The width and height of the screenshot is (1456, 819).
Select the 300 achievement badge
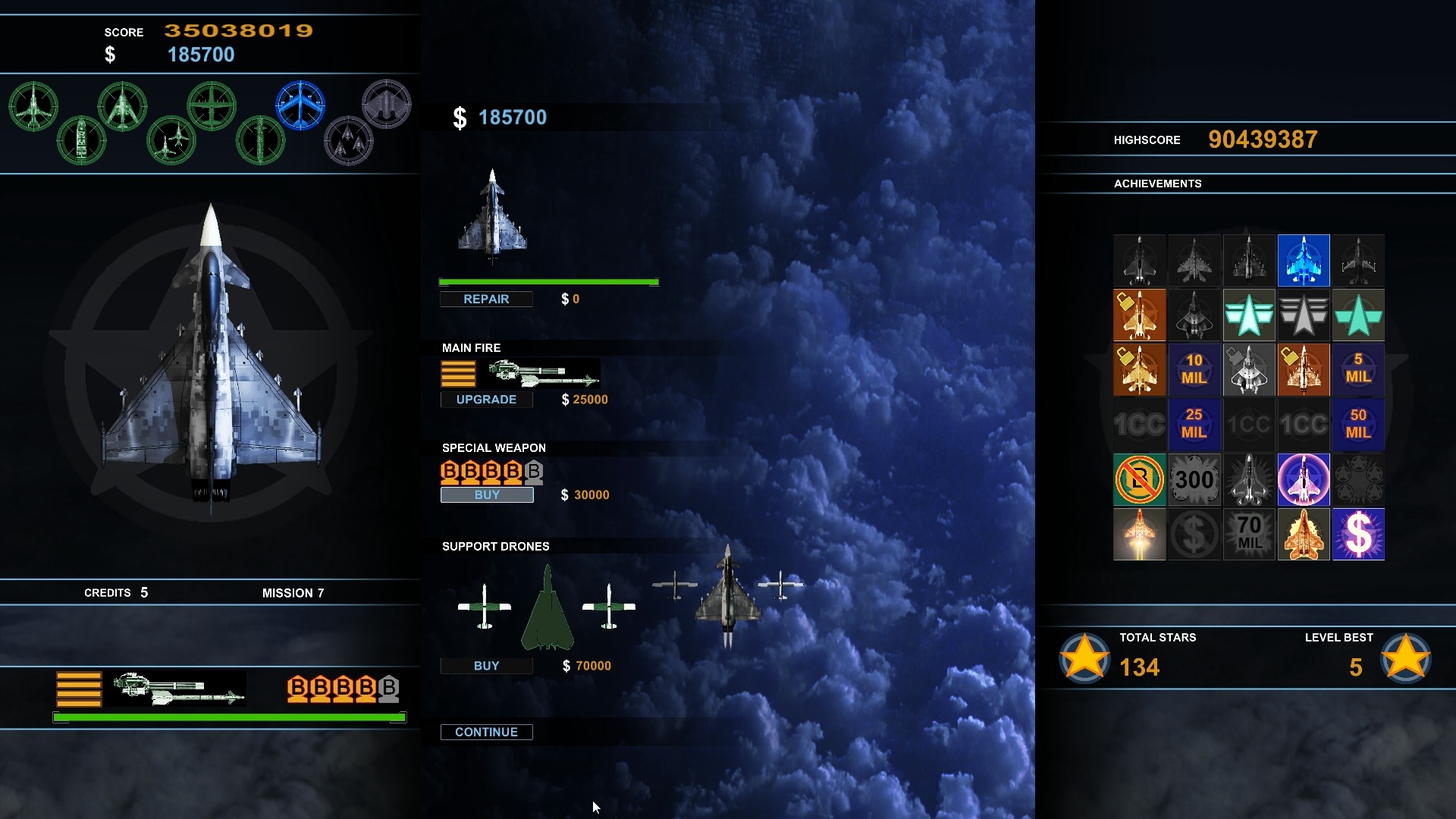coord(1194,479)
